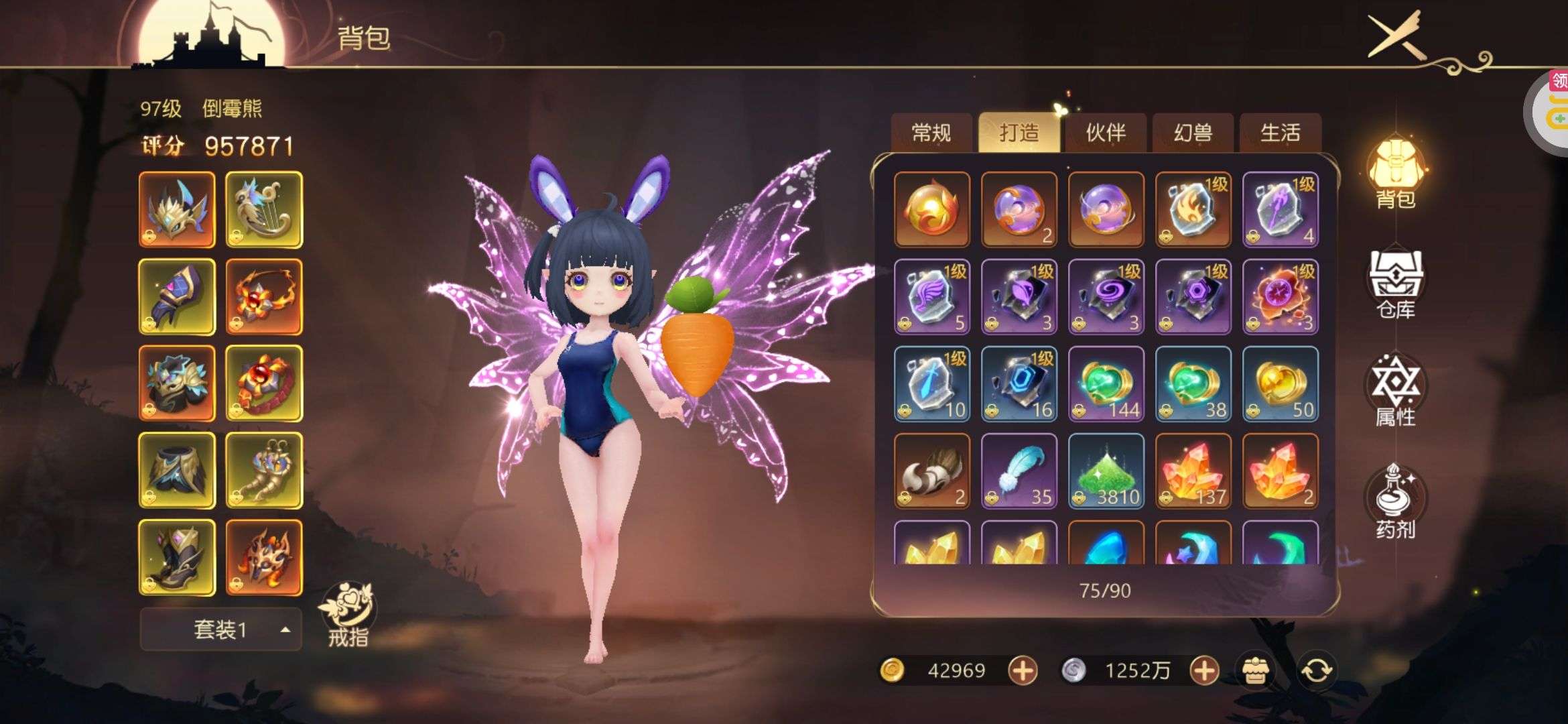View the 属性 attributes panel
This screenshot has width=1568, height=724.
[1396, 392]
